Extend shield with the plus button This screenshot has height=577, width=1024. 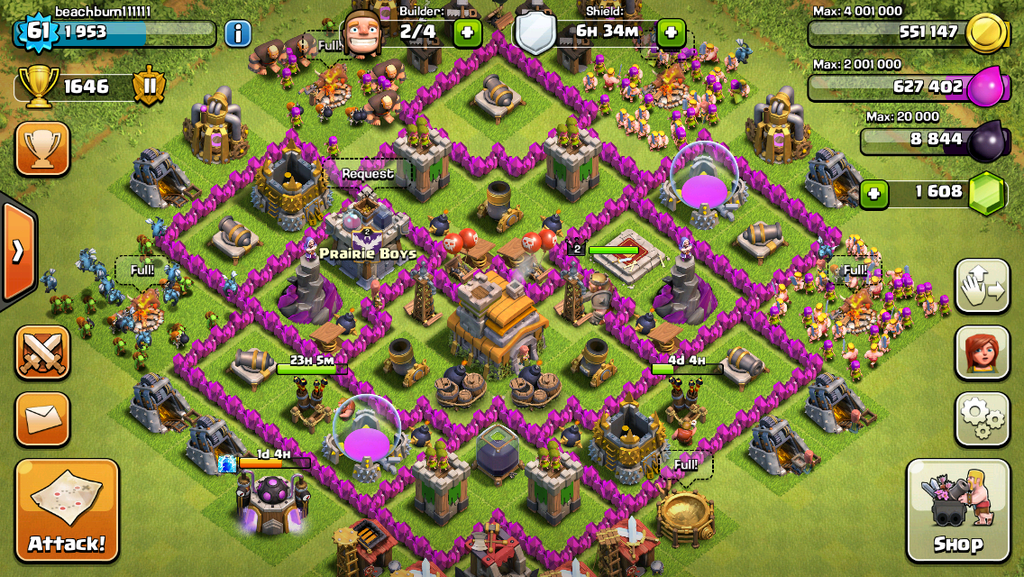point(671,33)
